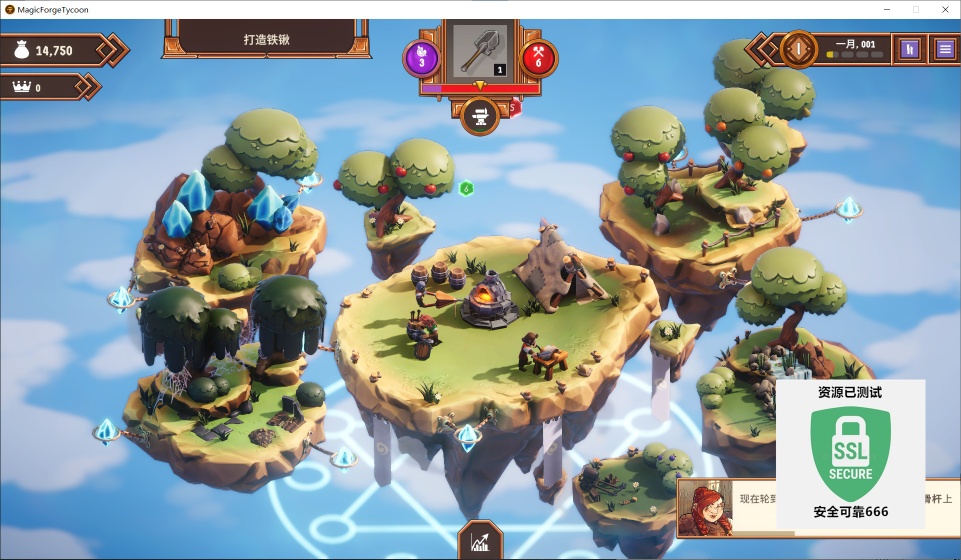Close the game window
961x560 pixels.
click(944, 9)
